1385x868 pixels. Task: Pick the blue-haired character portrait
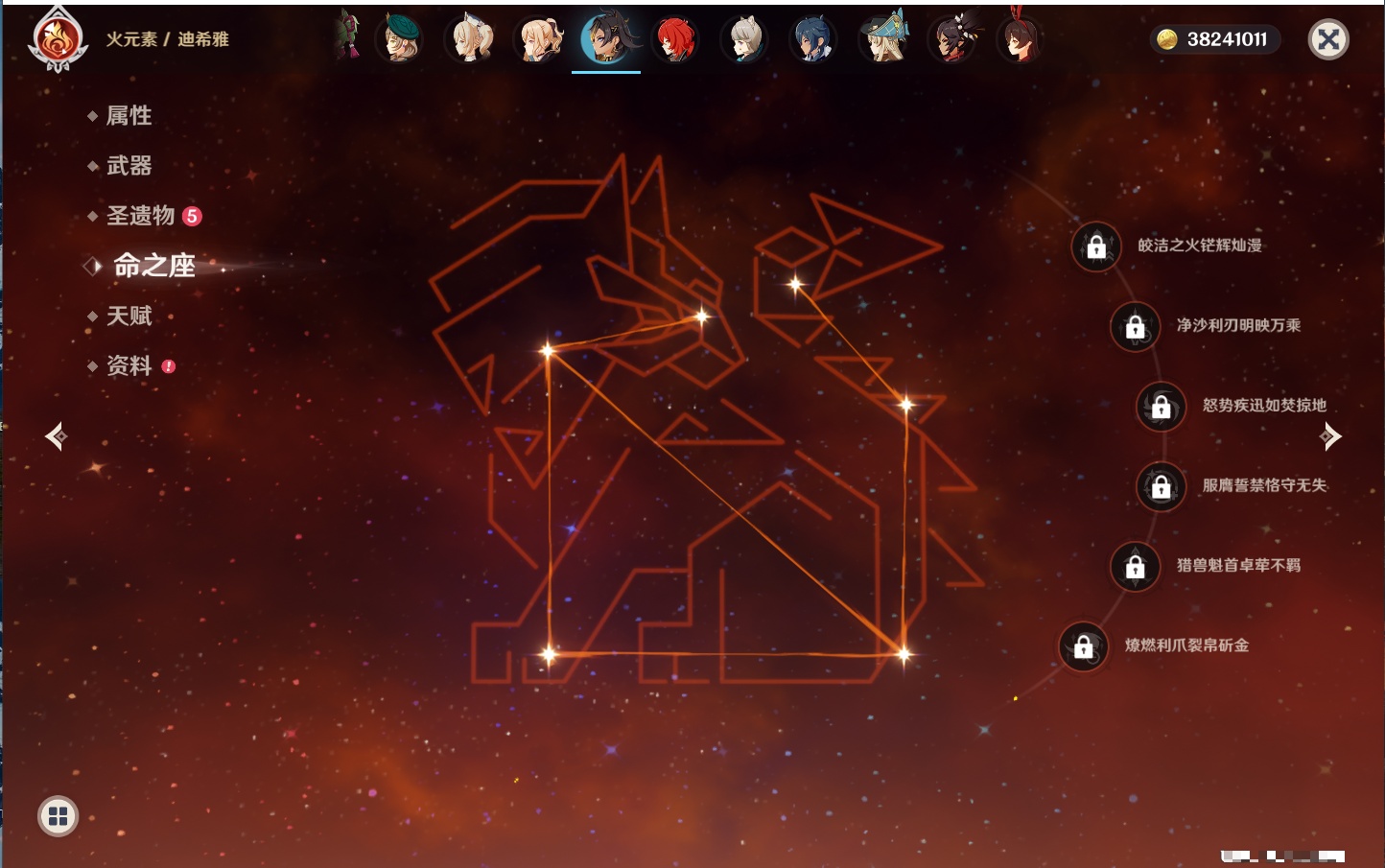[x=813, y=39]
